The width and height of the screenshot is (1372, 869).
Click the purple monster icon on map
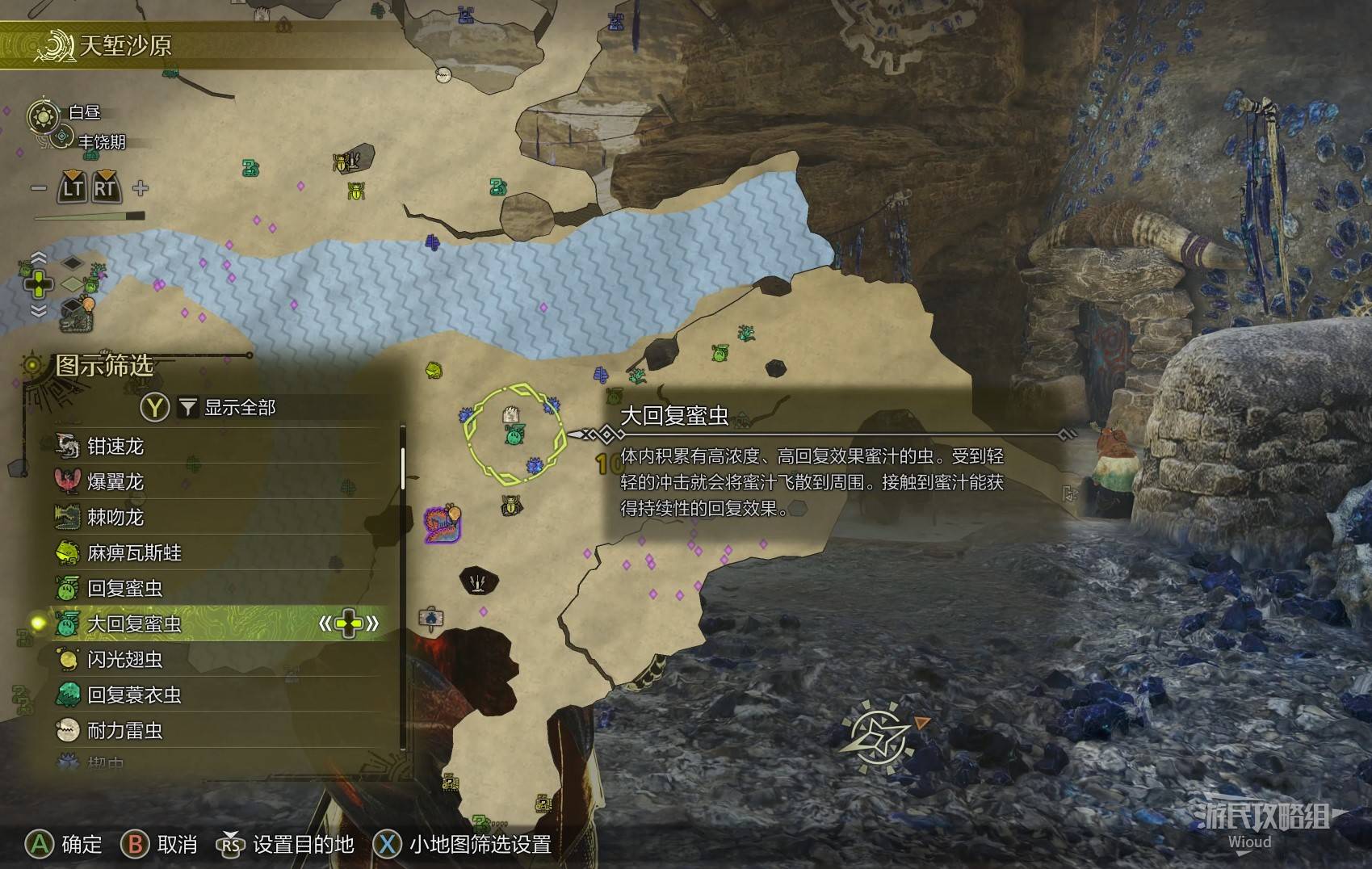click(441, 523)
